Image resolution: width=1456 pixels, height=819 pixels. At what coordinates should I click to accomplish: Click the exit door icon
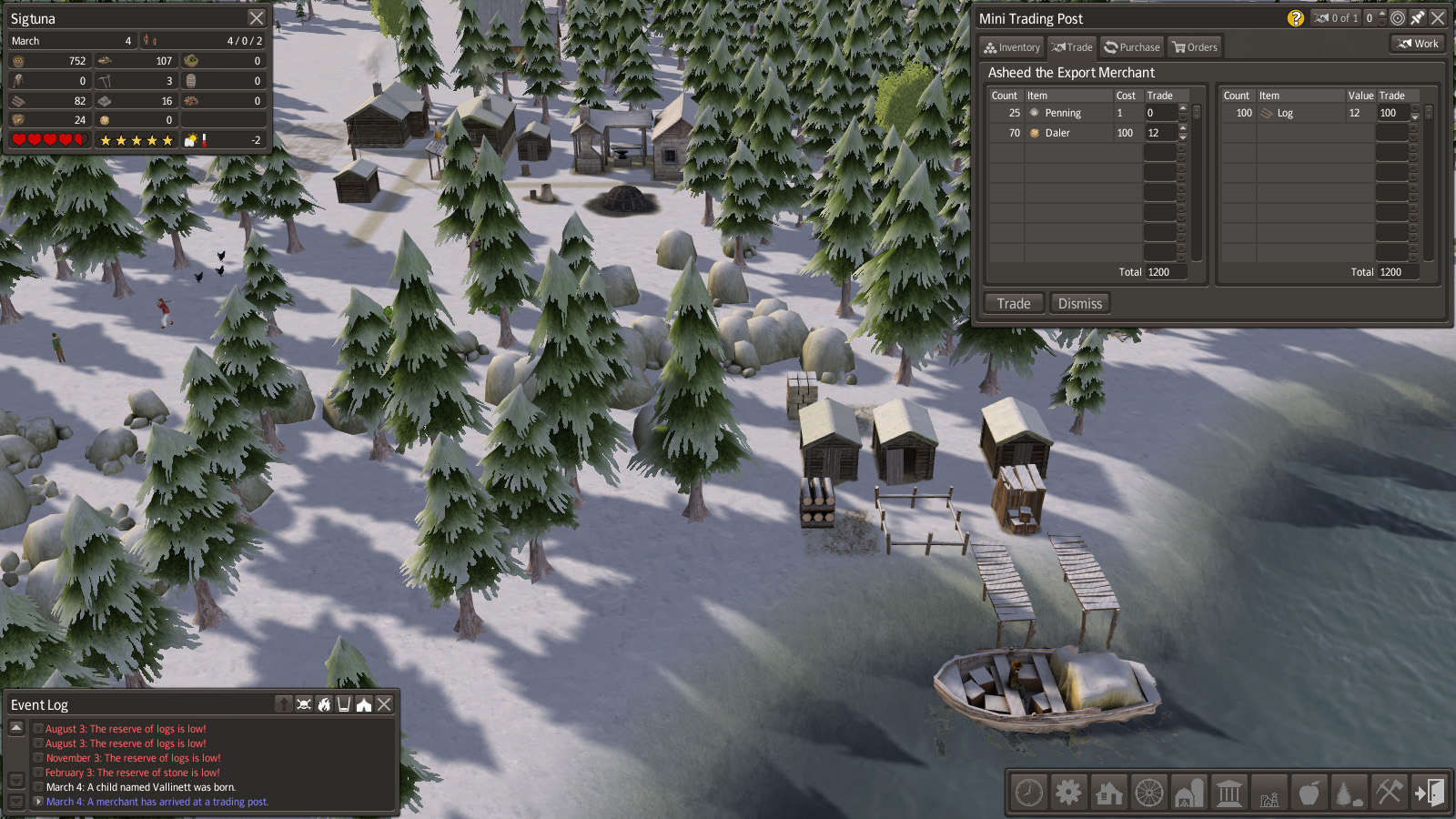1429,793
